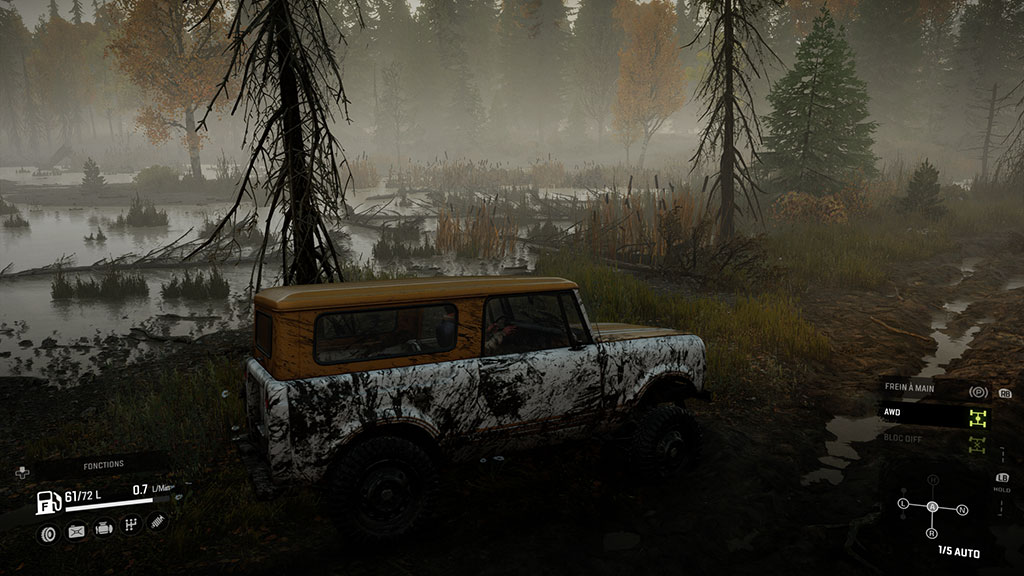The width and height of the screenshot is (1024, 576).
Task: Shift gearbox to N neutral
Action: pos(962,510)
